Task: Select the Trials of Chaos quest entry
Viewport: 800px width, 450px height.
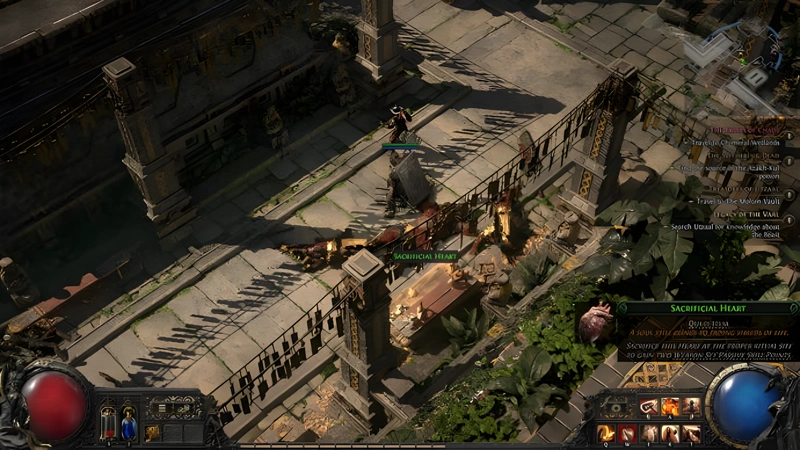Action: 743,130
